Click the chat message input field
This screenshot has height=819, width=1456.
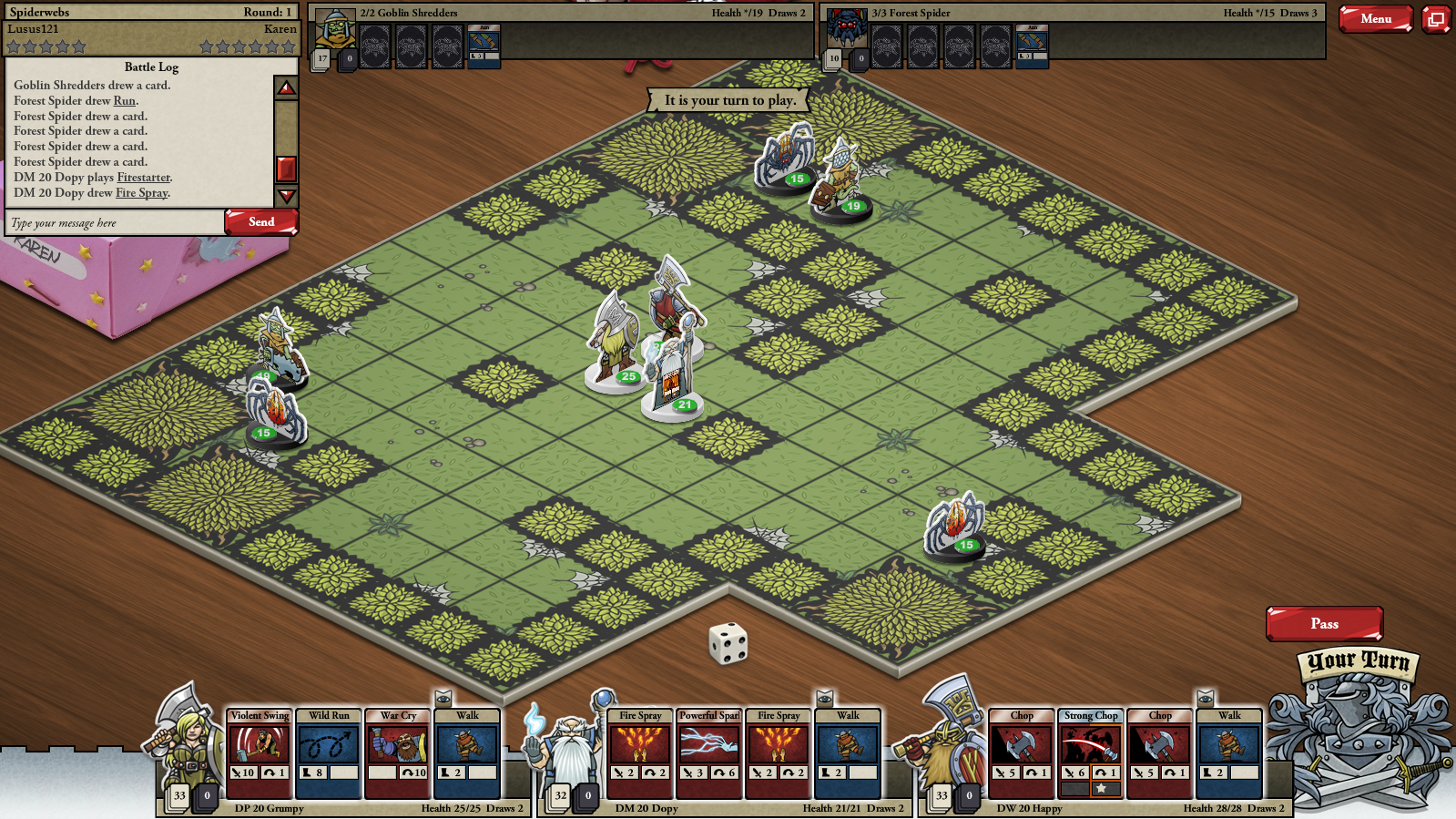tap(115, 223)
